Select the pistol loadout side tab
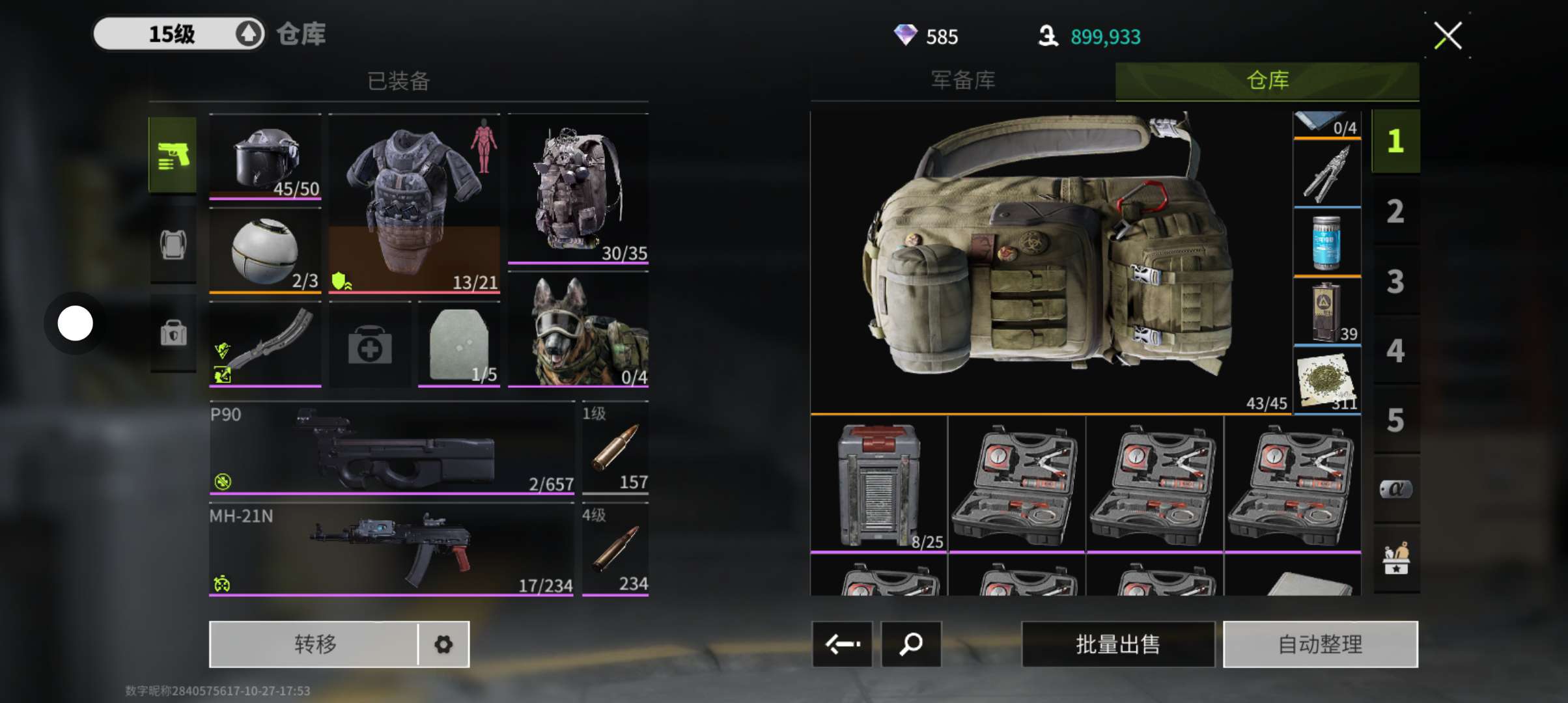Screen dimensions: 1568x703 [173, 155]
